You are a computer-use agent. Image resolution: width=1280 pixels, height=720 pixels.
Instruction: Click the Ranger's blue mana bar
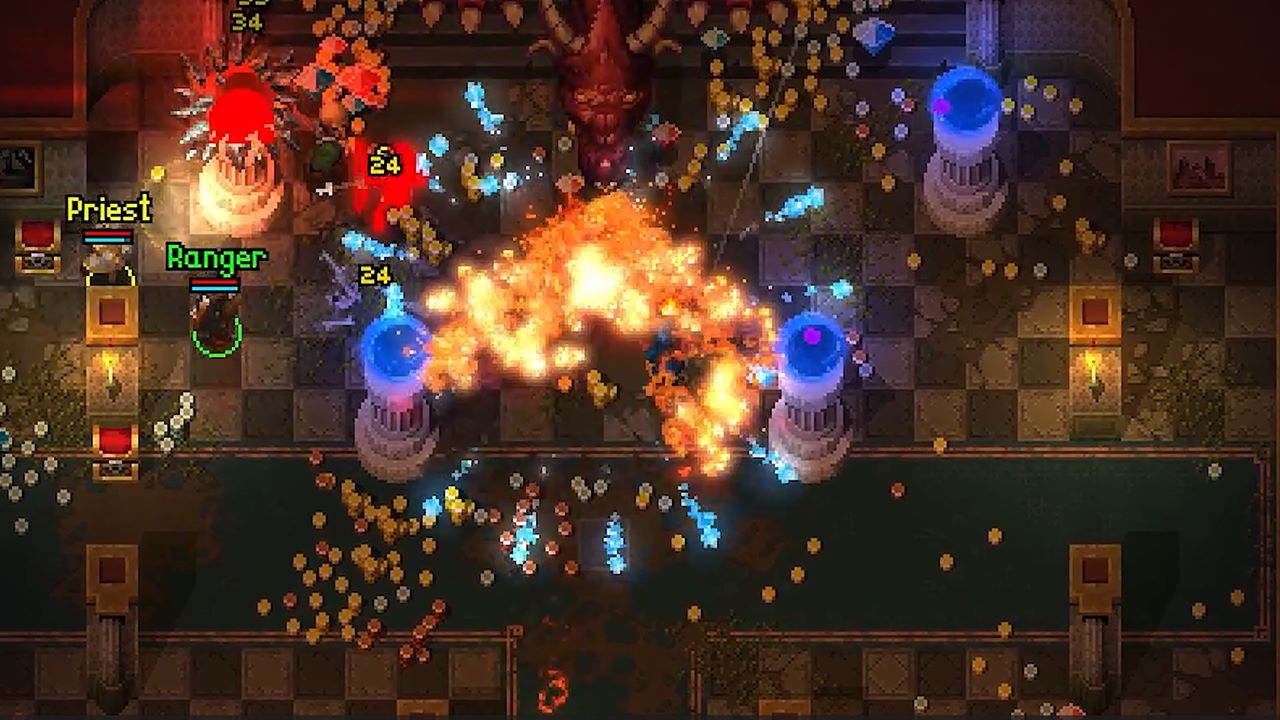click(214, 288)
